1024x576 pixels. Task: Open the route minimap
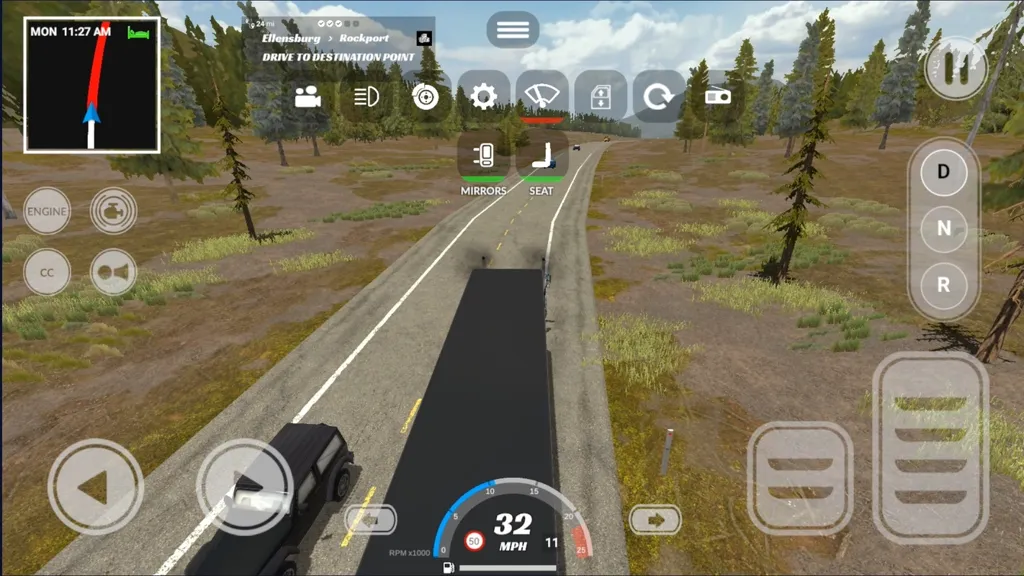click(92, 86)
